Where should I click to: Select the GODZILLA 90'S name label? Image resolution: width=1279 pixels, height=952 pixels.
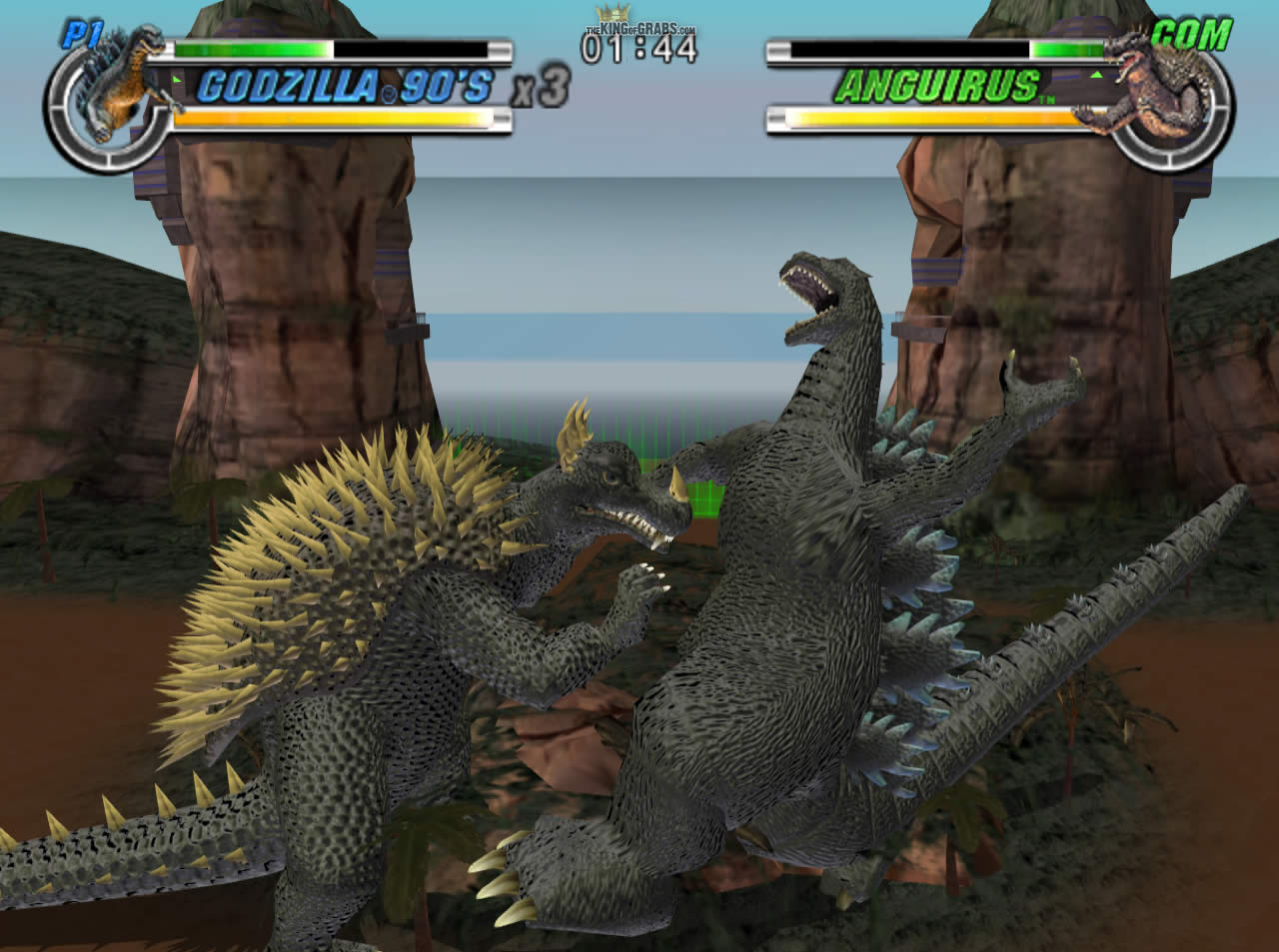[x=345, y=88]
